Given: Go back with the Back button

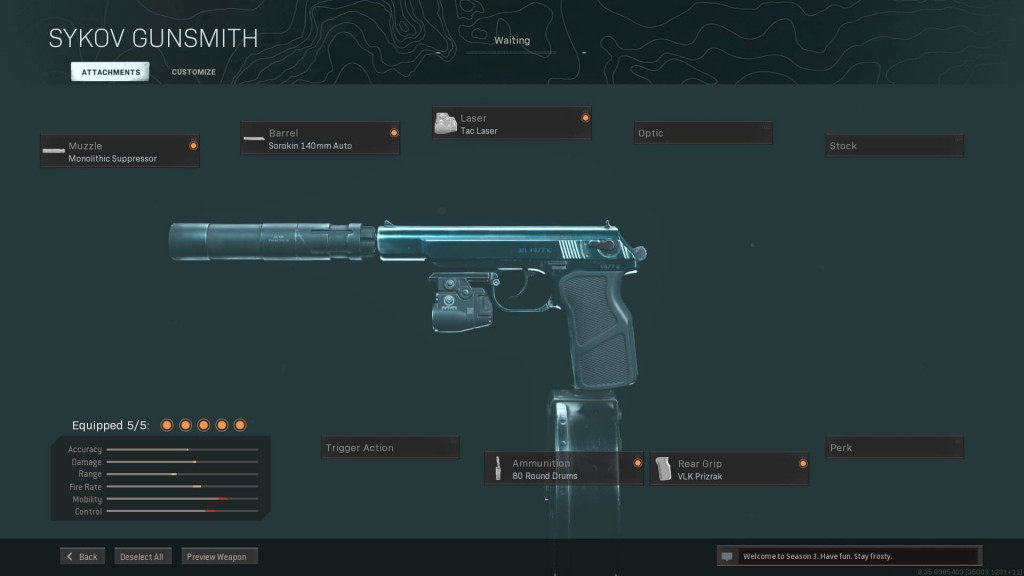Looking at the screenshot, I should coord(82,556).
